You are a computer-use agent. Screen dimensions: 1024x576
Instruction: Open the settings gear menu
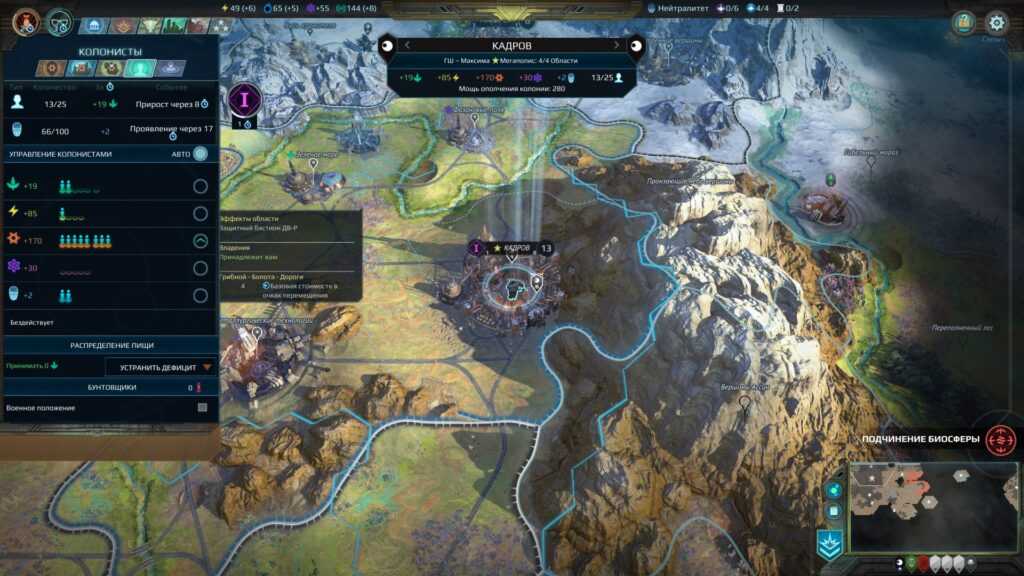pyautogui.click(x=996, y=22)
